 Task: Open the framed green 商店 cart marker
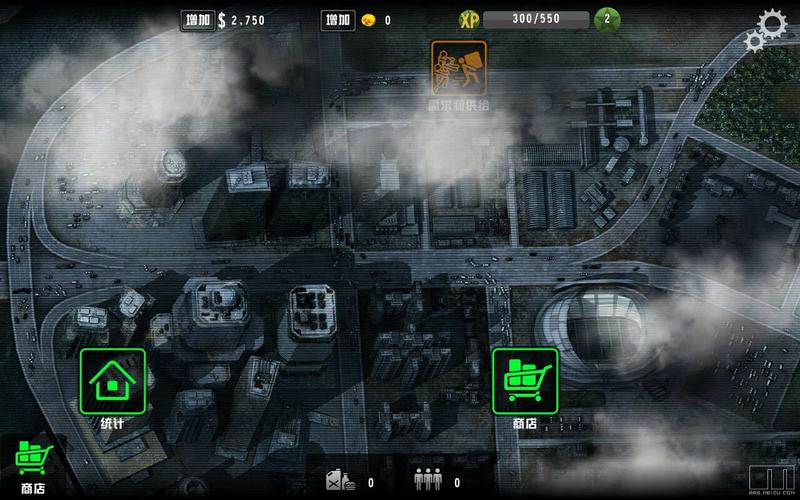click(525, 381)
